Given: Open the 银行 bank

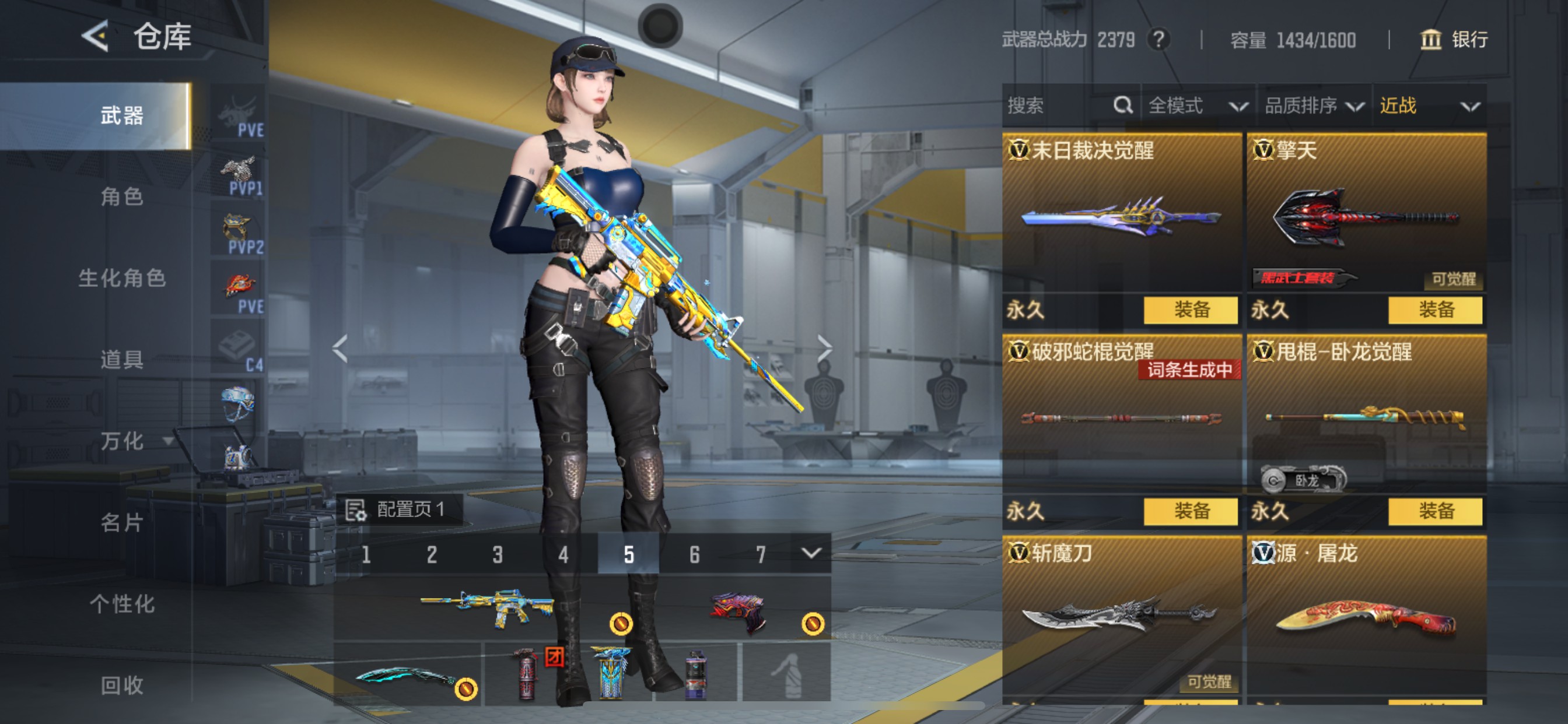Looking at the screenshot, I should tap(1454, 40).
